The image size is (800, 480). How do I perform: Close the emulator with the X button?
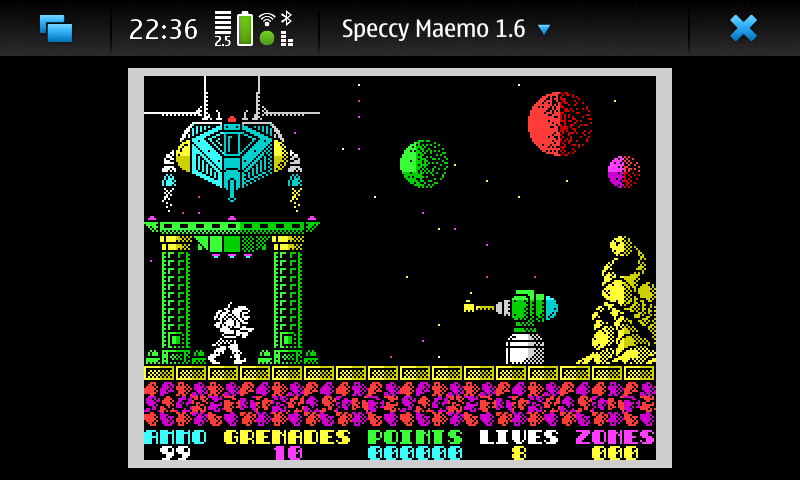[743, 28]
